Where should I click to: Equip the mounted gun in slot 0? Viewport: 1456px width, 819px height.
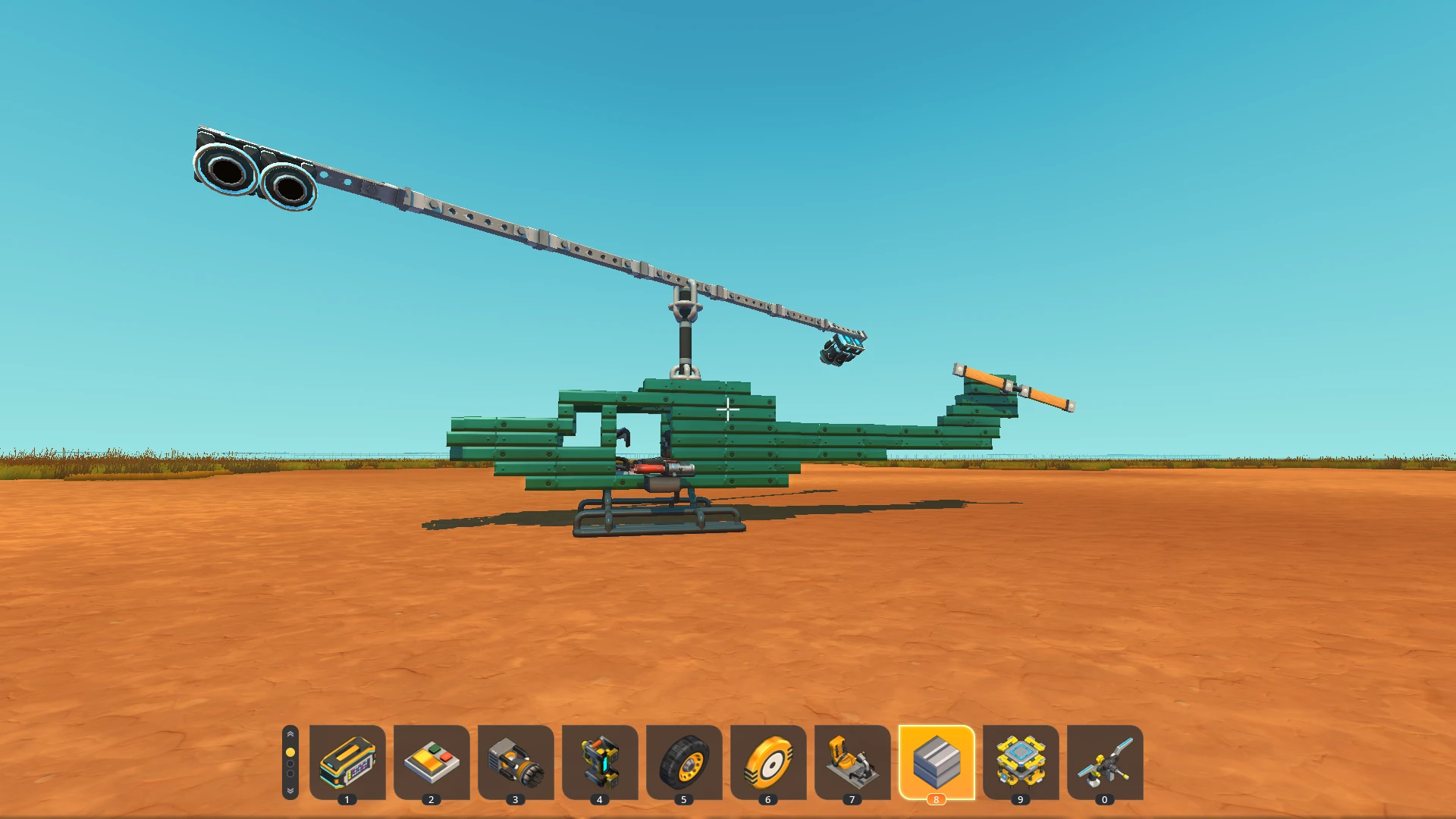pos(1105,764)
